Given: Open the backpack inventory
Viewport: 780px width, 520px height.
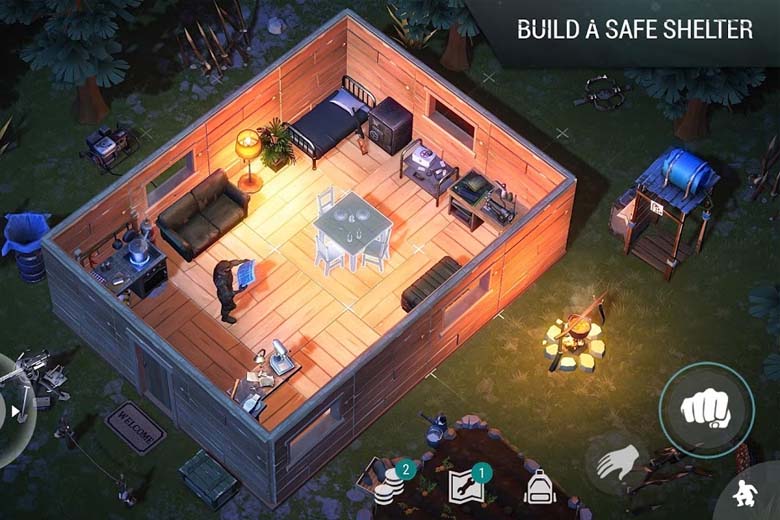Looking at the screenshot, I should [539, 487].
